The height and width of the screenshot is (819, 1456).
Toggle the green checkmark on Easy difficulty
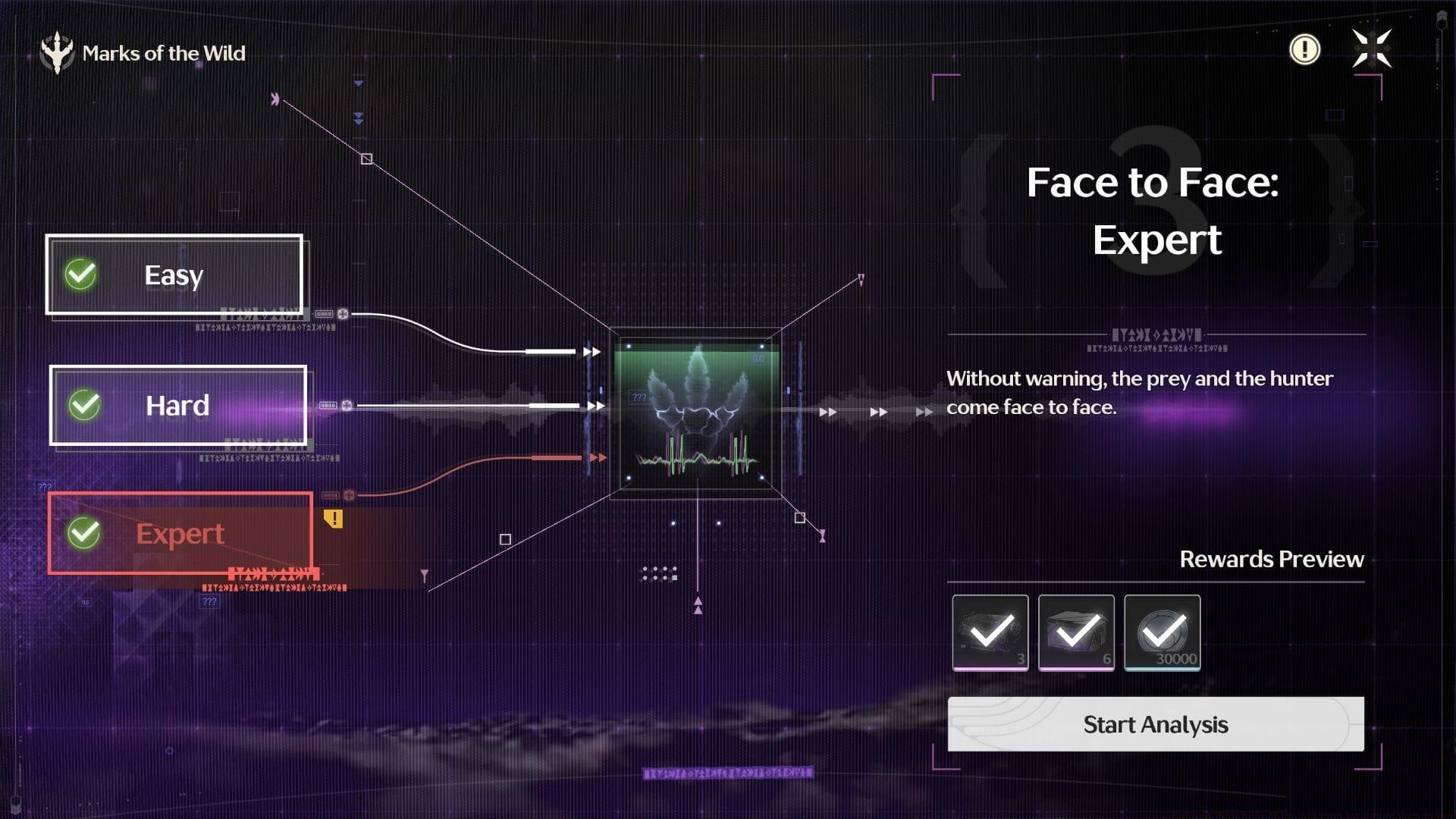click(x=81, y=275)
